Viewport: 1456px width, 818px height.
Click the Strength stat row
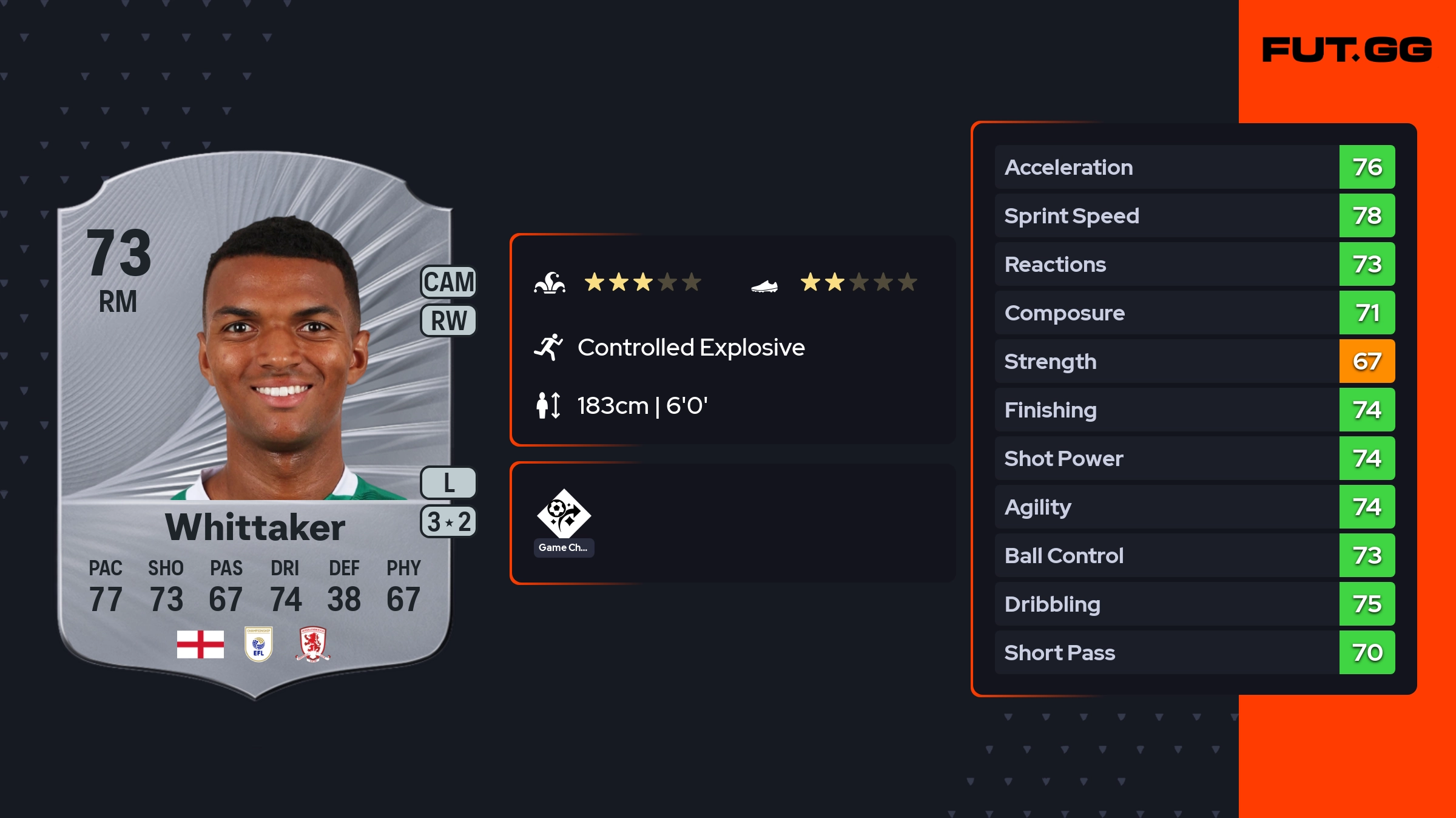pyautogui.click(x=1194, y=361)
